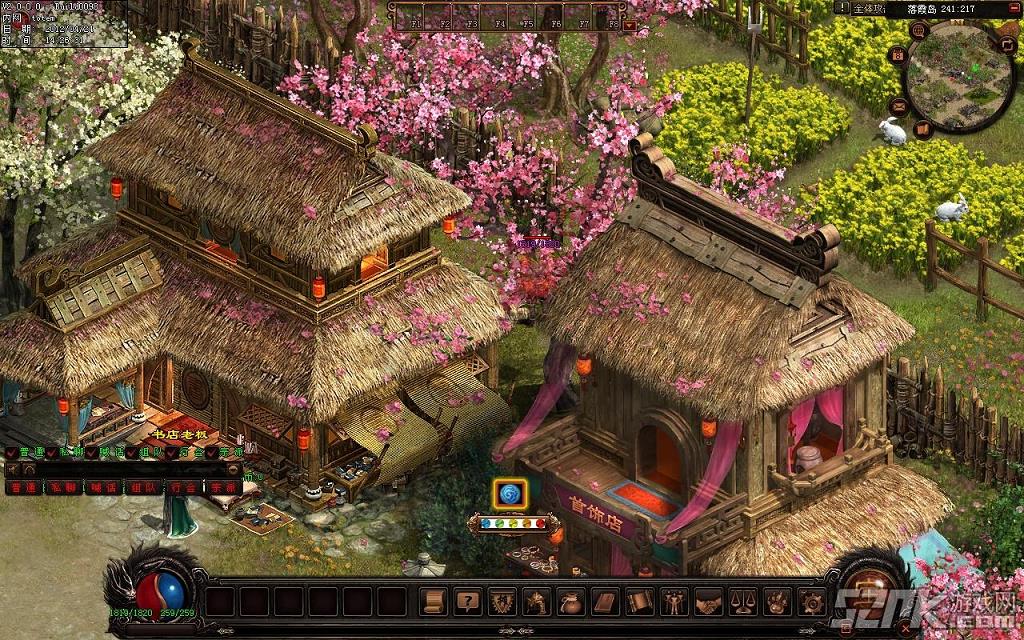The image size is (1024, 640).
Task: Open the shield emblem icon
Action: pos(501,601)
